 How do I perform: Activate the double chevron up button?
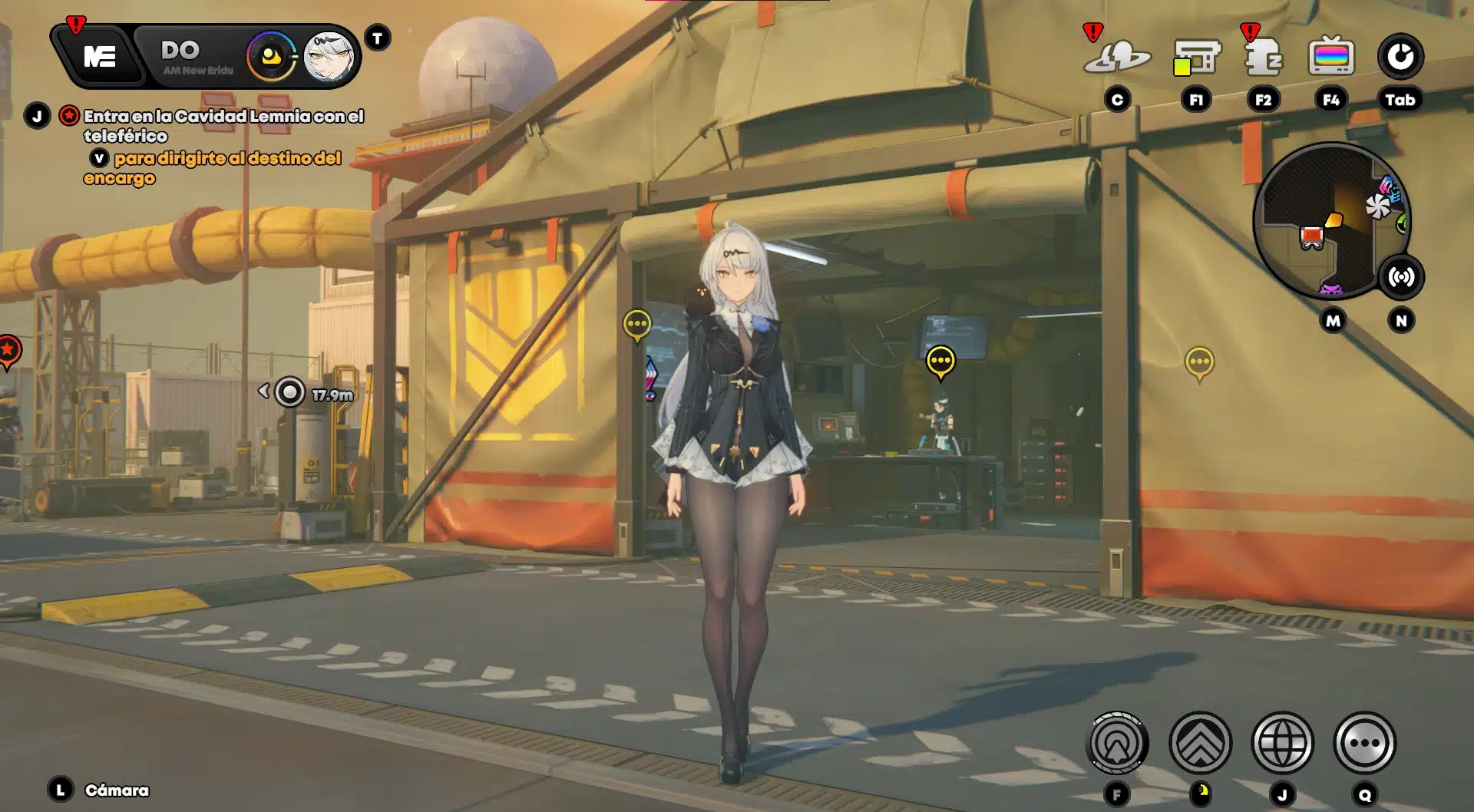(x=1200, y=743)
